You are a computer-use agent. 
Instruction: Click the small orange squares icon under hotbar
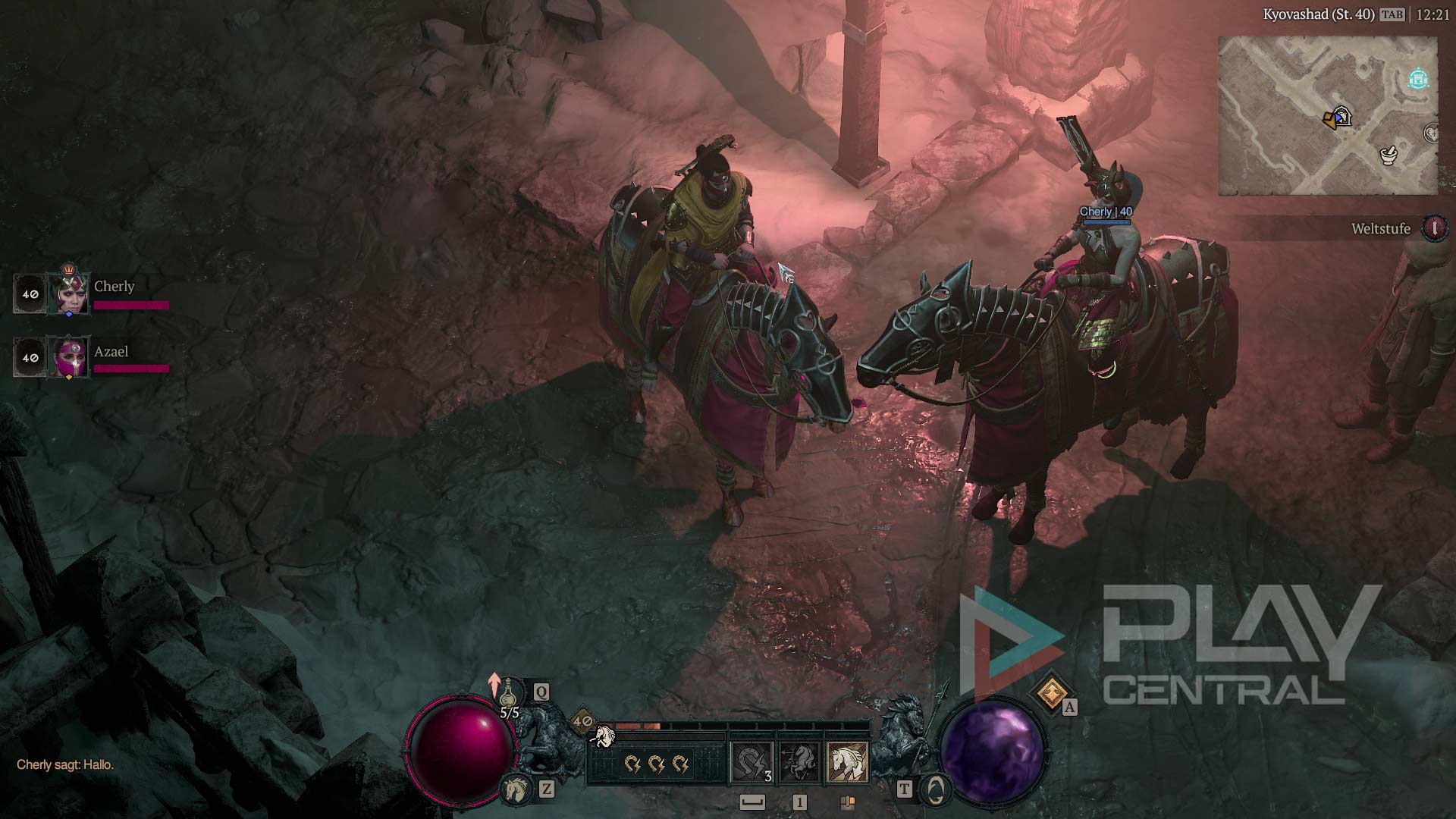point(848,802)
